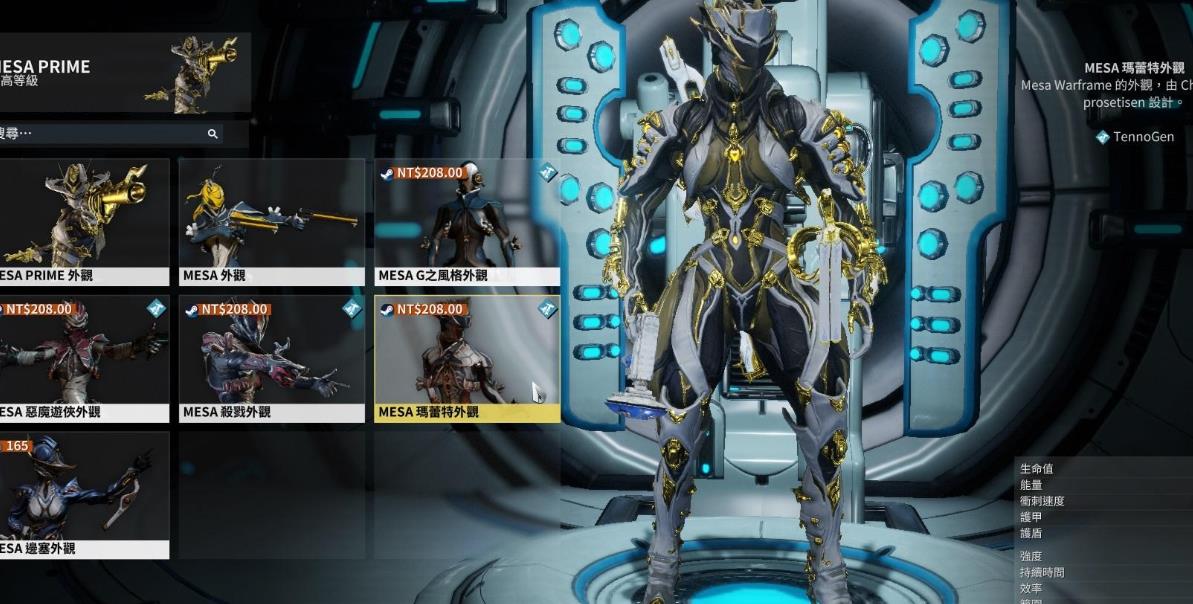Select the highlighted Mesa 瑪蕾特 skin
Screen dimensions: 1193x604
[x=467, y=357]
